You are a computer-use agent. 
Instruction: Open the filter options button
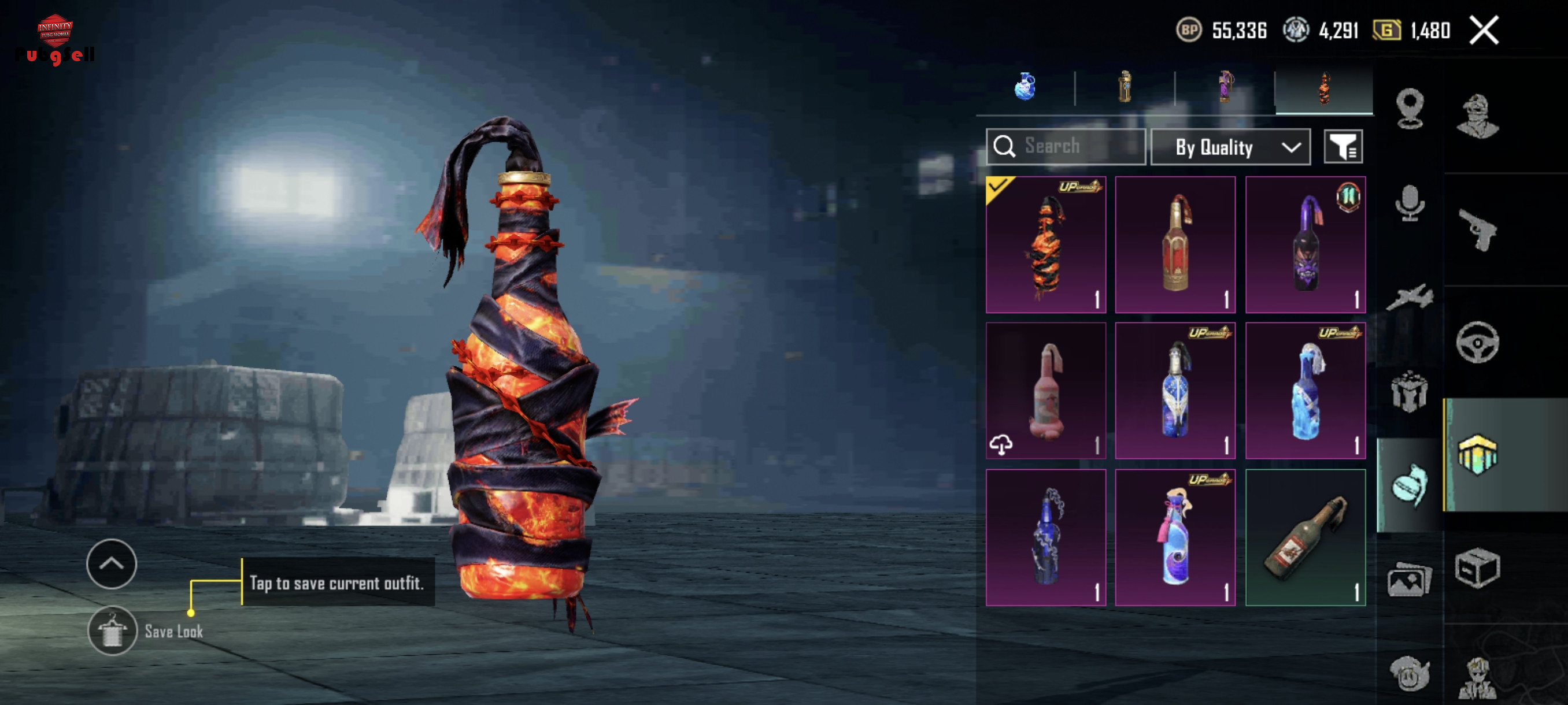tap(1343, 147)
